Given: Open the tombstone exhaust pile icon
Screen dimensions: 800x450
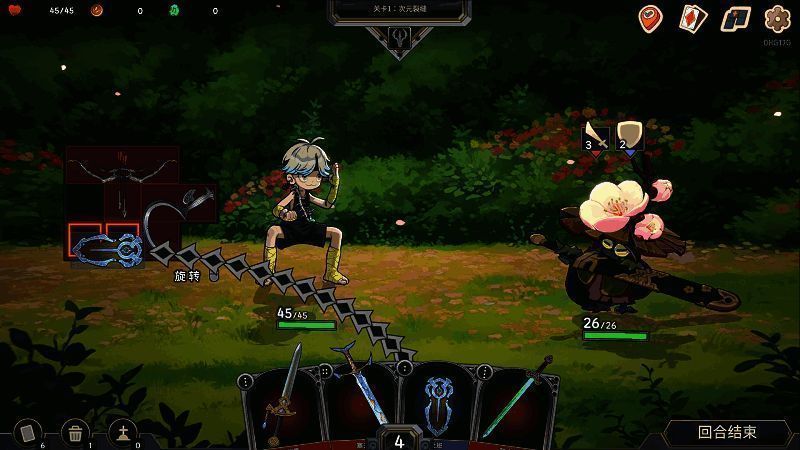Looking at the screenshot, I should point(123,432).
